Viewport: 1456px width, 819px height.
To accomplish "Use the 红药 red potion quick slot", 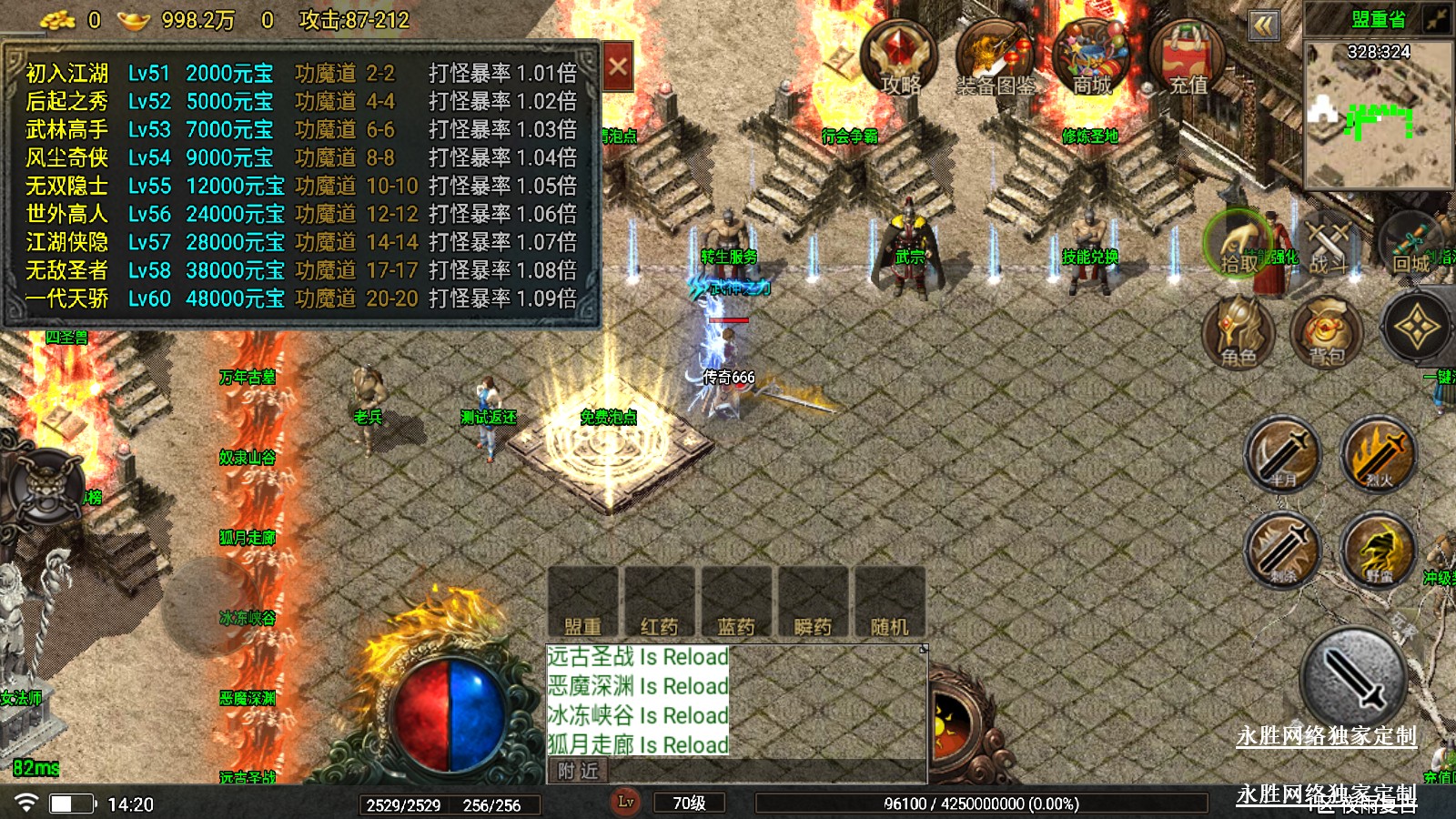I will 660,602.
